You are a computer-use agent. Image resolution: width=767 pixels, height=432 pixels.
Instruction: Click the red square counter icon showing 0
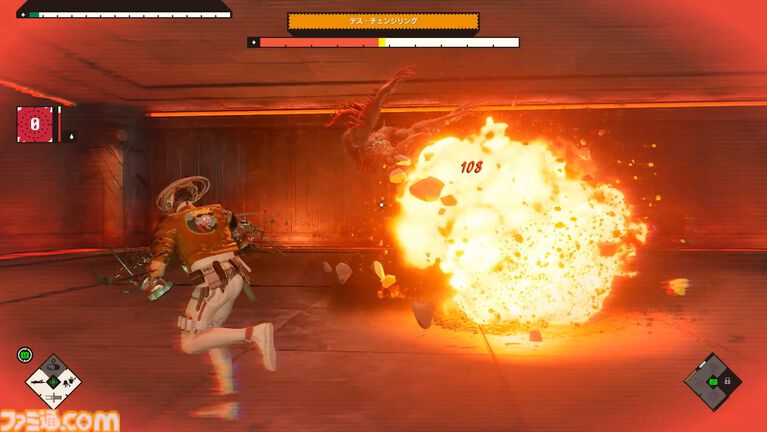coord(35,124)
